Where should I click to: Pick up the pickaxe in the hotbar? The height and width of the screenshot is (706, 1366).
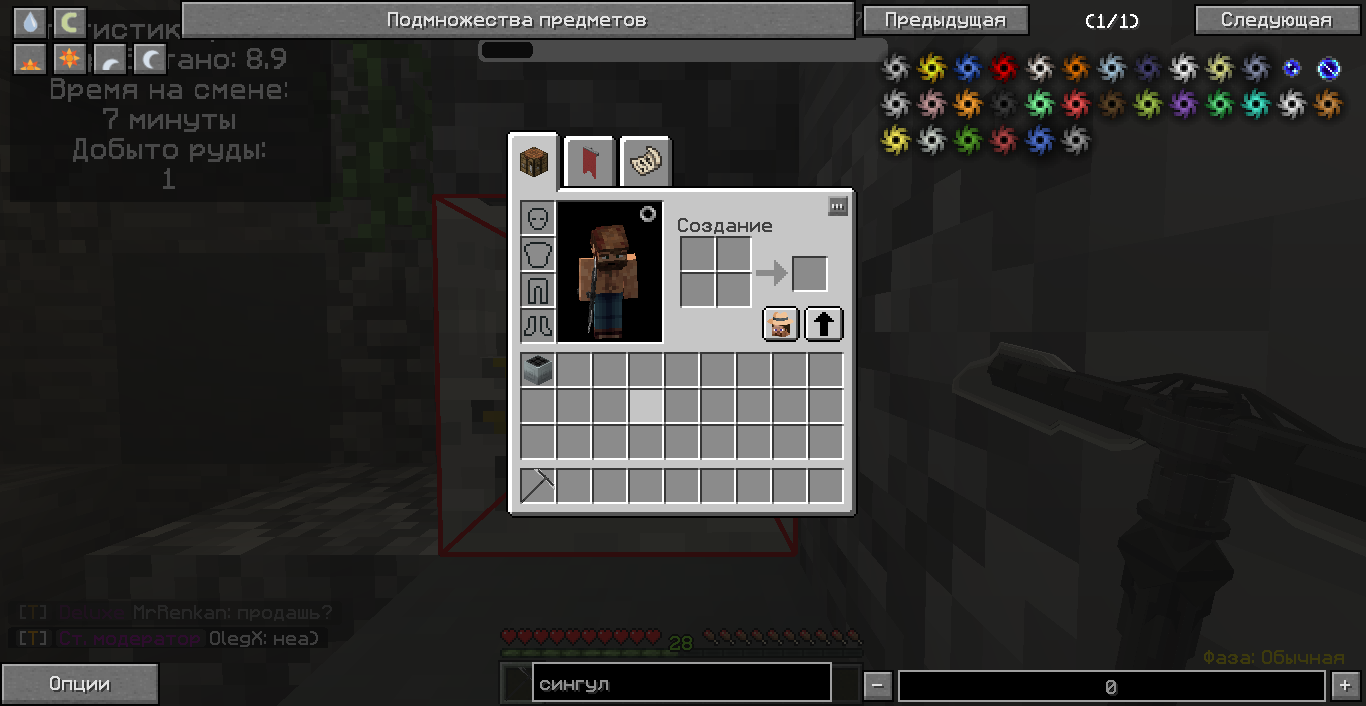538,486
